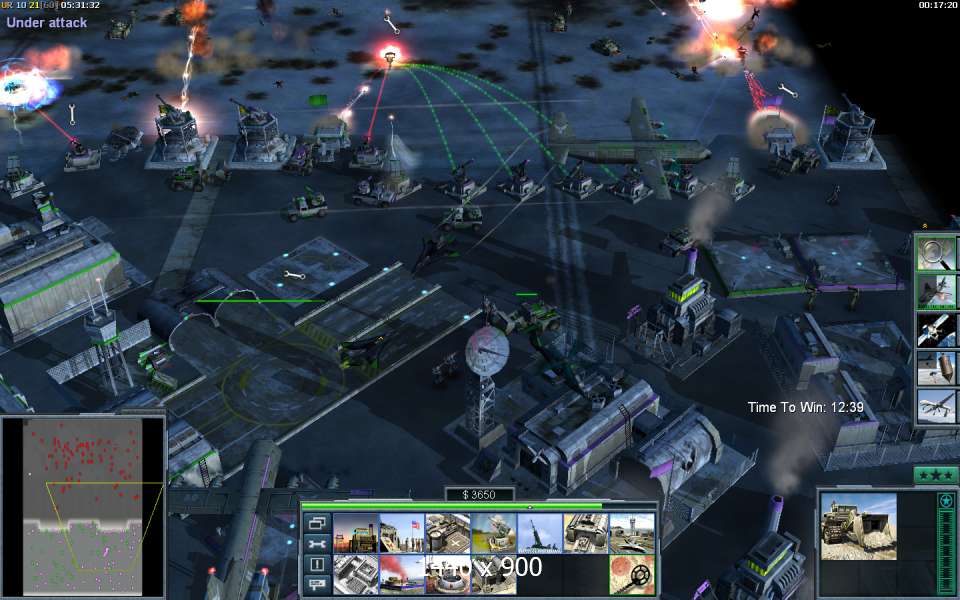Viewport: 960px width, 600px height.
Task: Select the grey power plant build icon
Action: click(355, 574)
